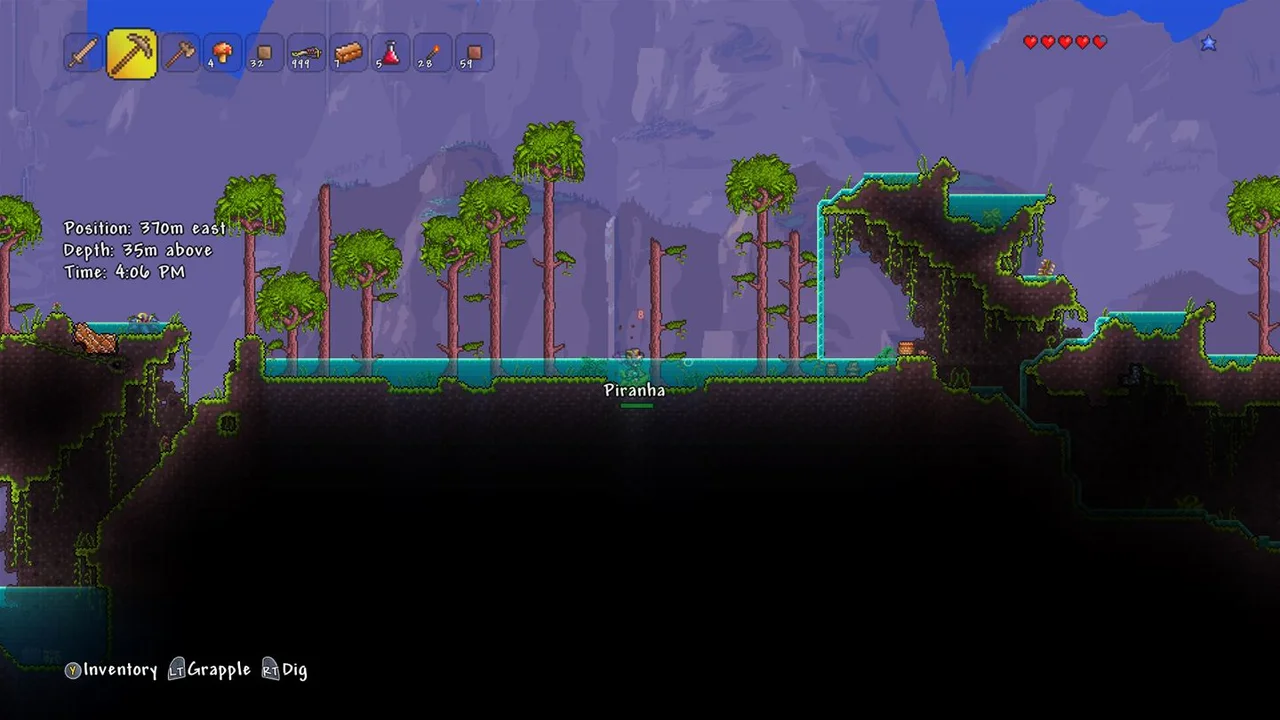This screenshot has height=720, width=1280.
Task: Click the blue mana star
Action: click(x=1210, y=42)
